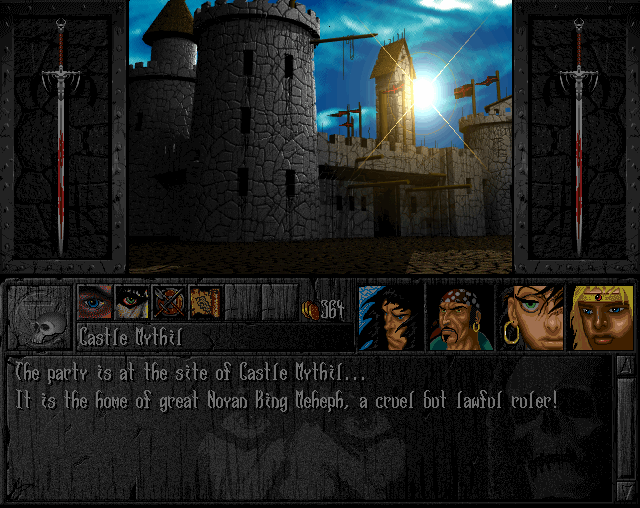The width and height of the screenshot is (640, 508).
Task: Open the parchment map icon
Action: 205,302
